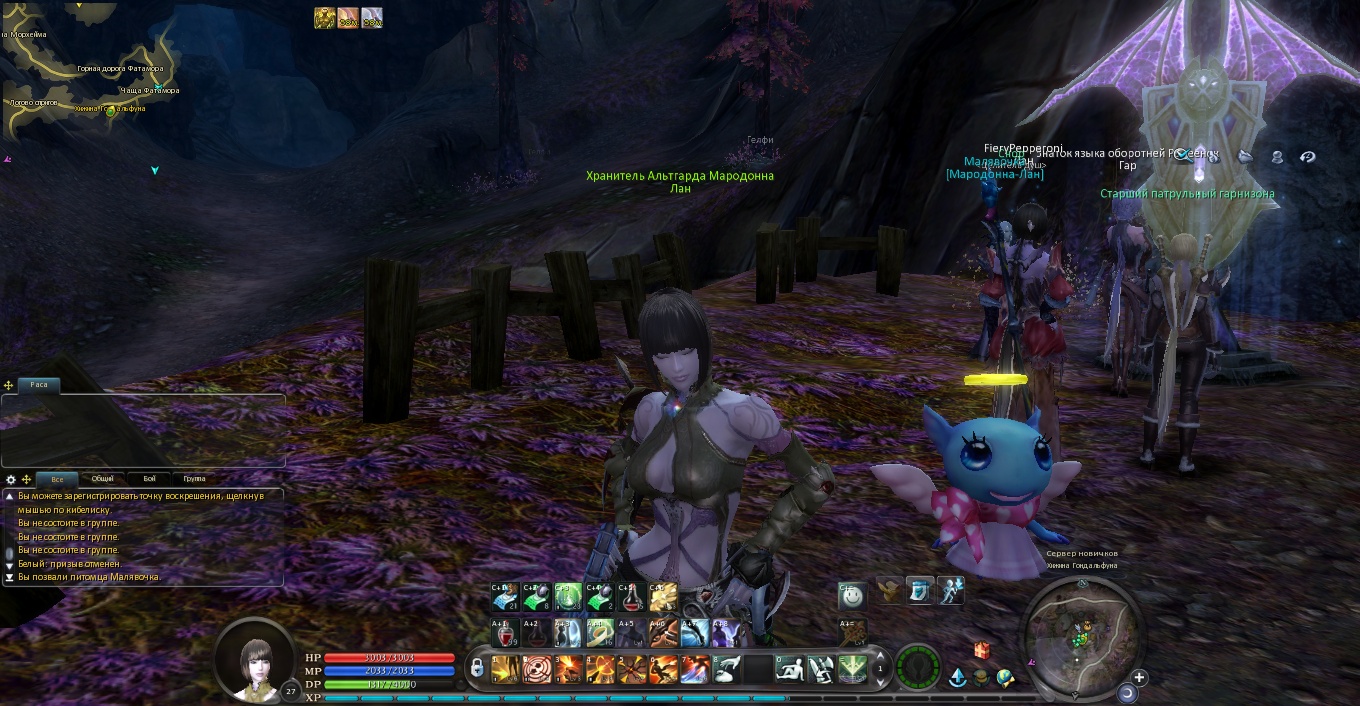Click the running figure icon above minimap
The width and height of the screenshot is (1360, 706).
click(950, 590)
